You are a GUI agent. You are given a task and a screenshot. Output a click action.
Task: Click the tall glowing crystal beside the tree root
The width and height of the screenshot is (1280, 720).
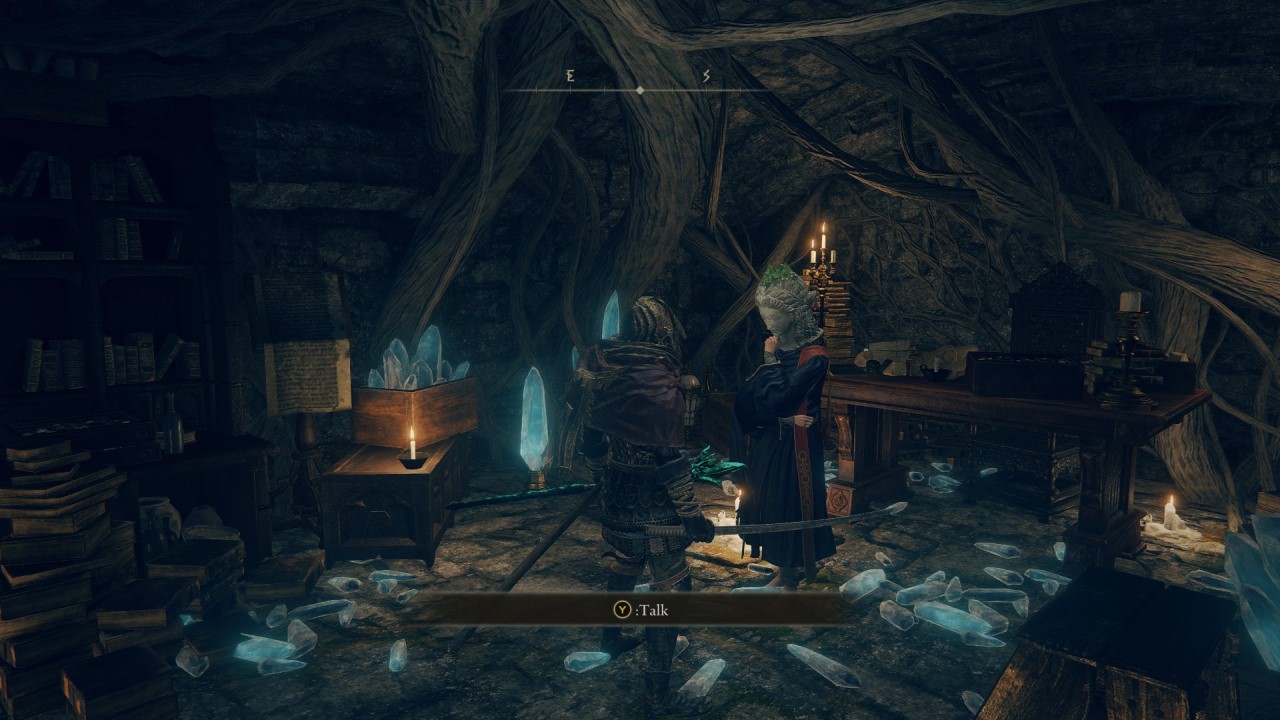(x=533, y=420)
